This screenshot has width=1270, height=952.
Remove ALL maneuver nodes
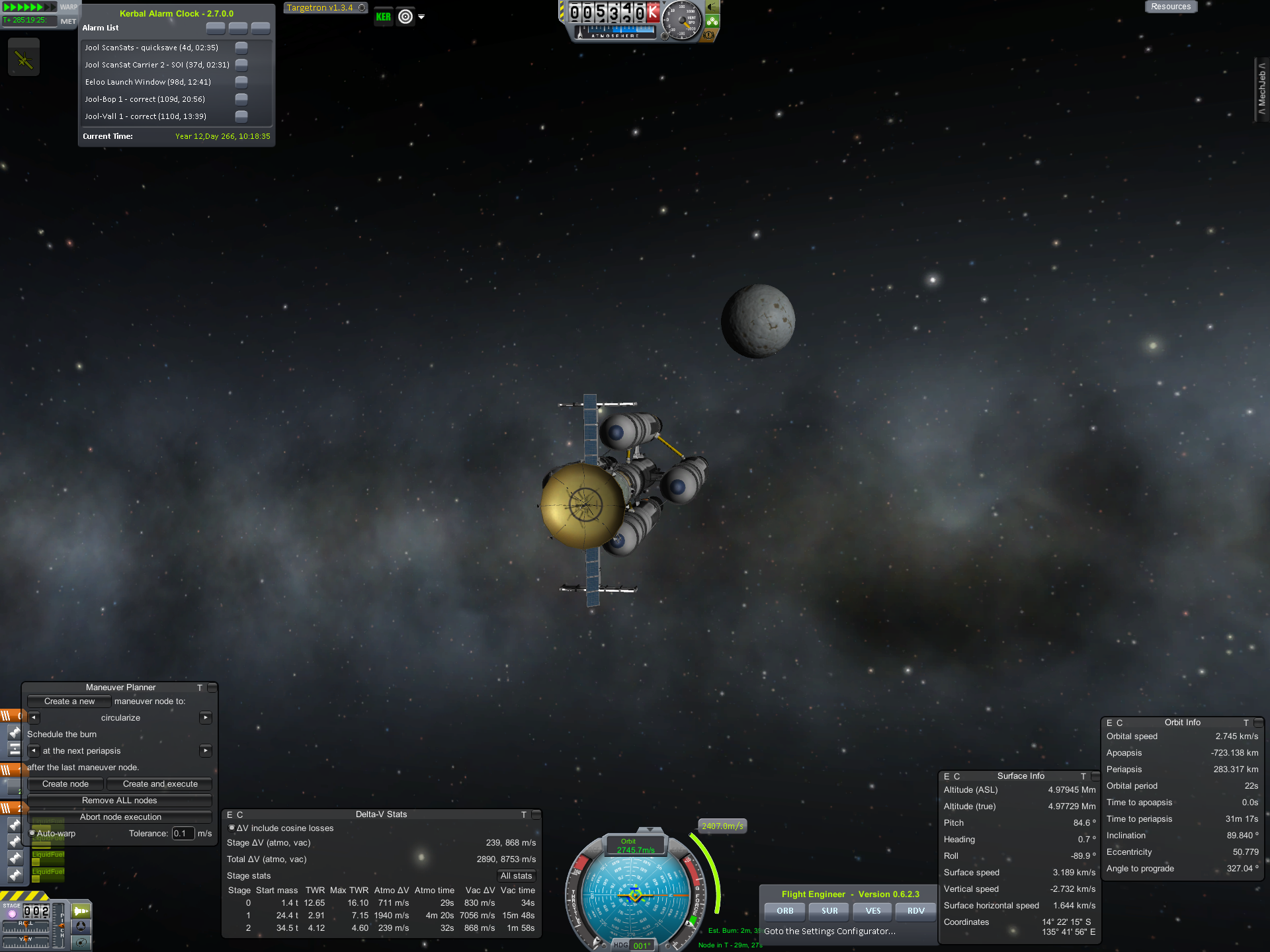[x=120, y=801]
